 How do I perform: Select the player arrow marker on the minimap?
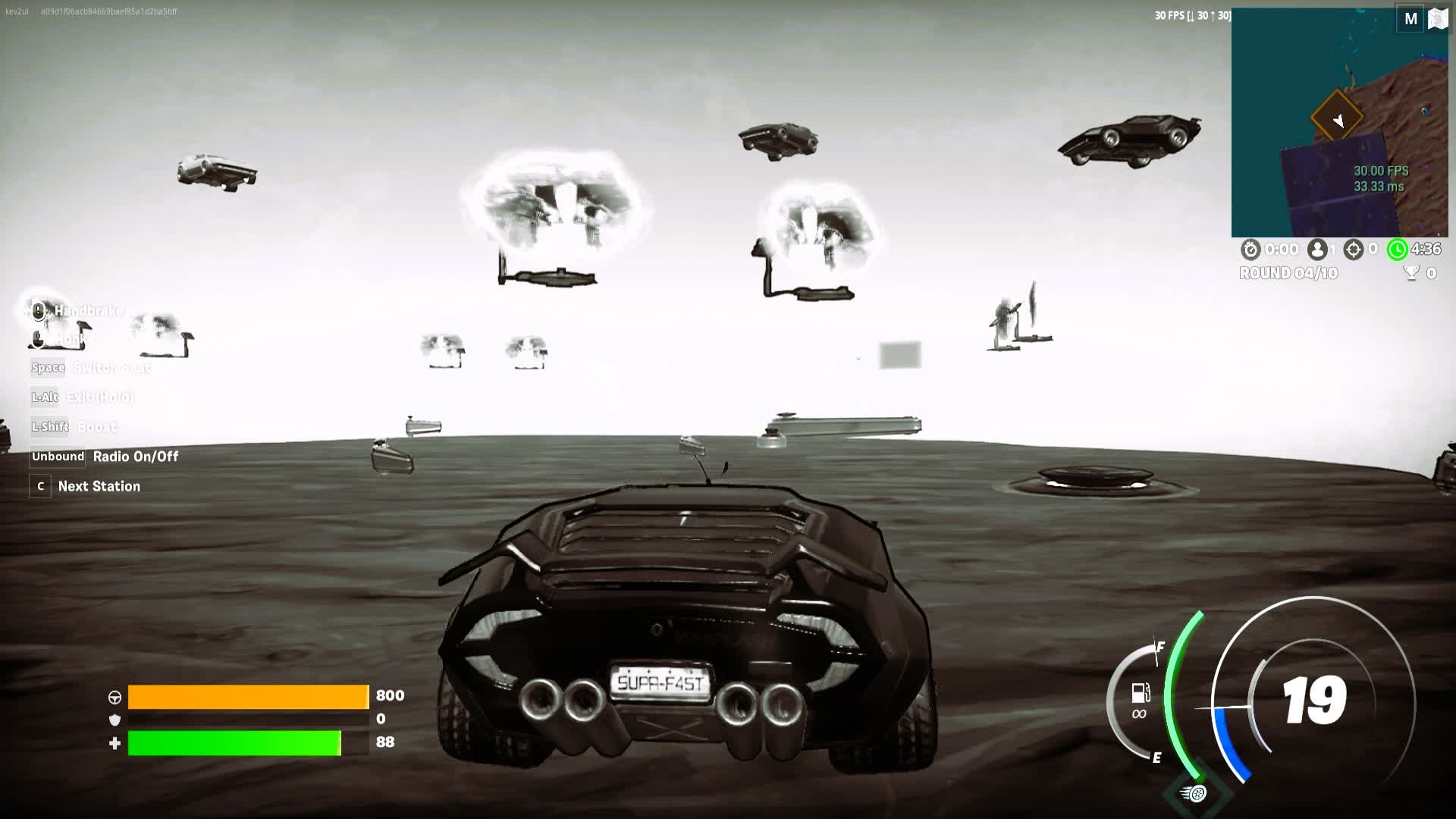(x=1338, y=120)
